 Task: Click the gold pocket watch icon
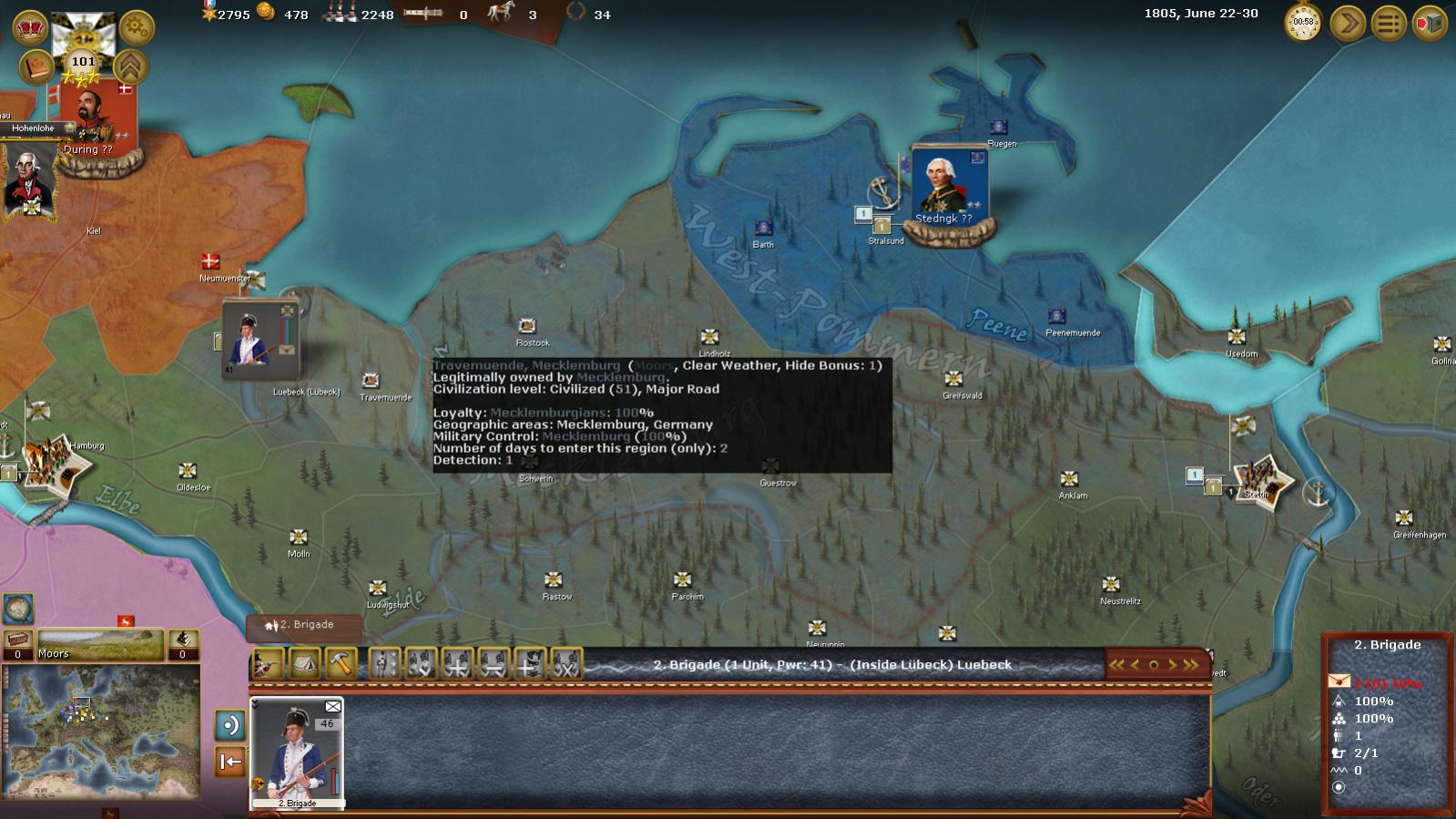(x=1303, y=23)
